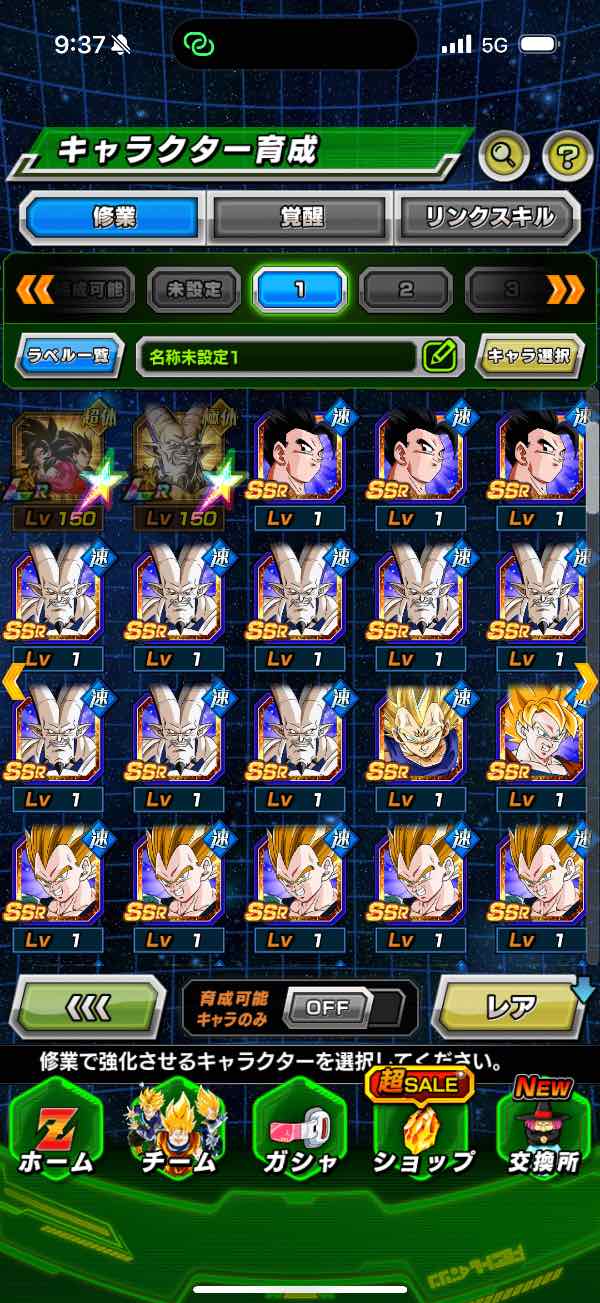
Task: Switch to the リンクスキル tab
Action: 488,216
